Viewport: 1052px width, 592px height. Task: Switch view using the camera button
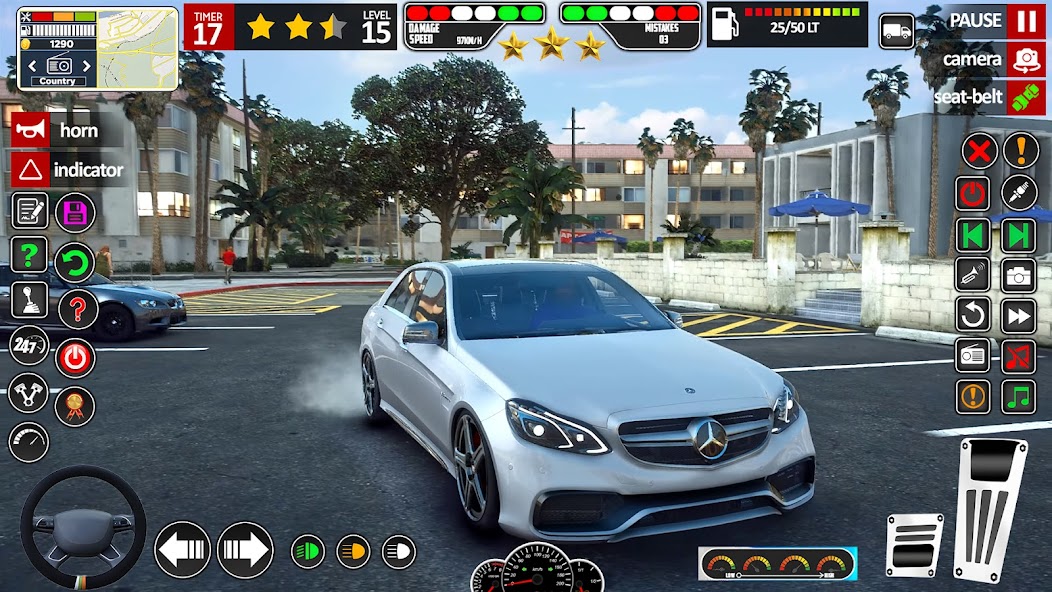(x=1026, y=59)
